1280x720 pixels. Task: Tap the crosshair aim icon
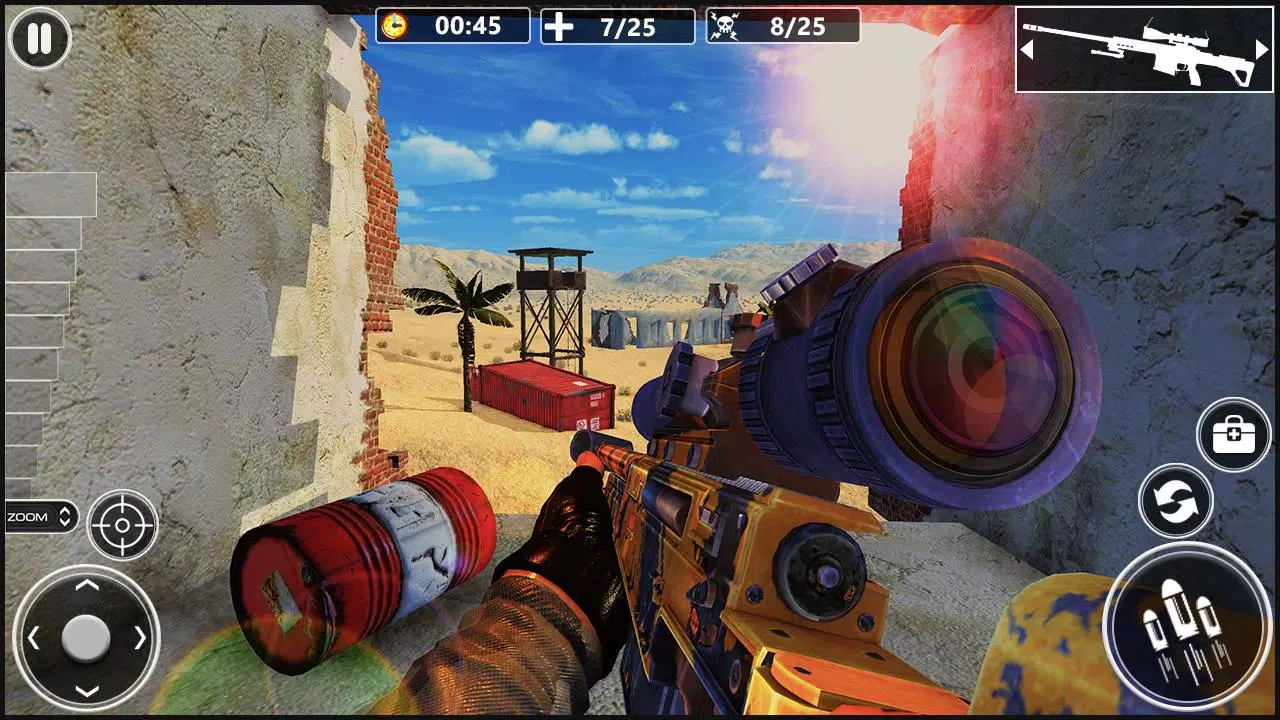coord(122,527)
